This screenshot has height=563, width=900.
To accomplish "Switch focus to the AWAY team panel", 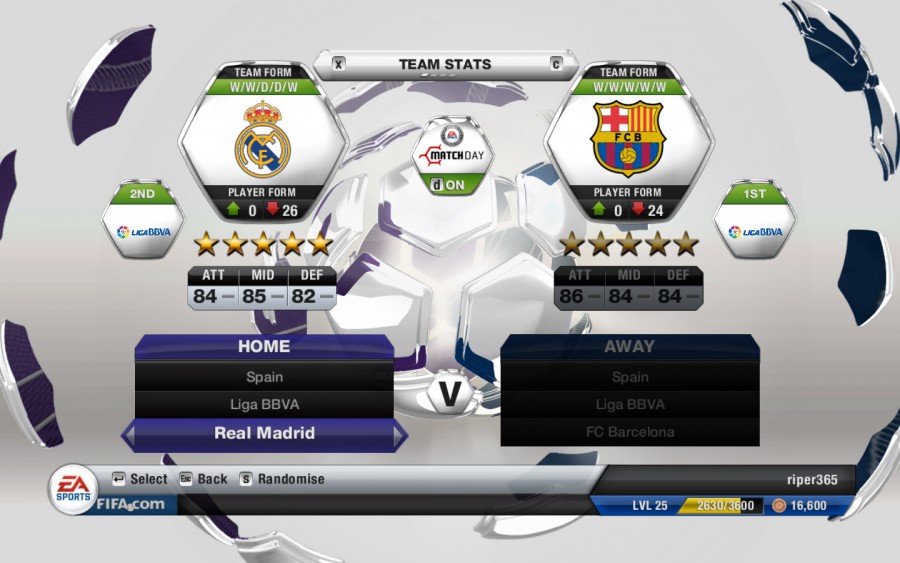I will (x=629, y=347).
